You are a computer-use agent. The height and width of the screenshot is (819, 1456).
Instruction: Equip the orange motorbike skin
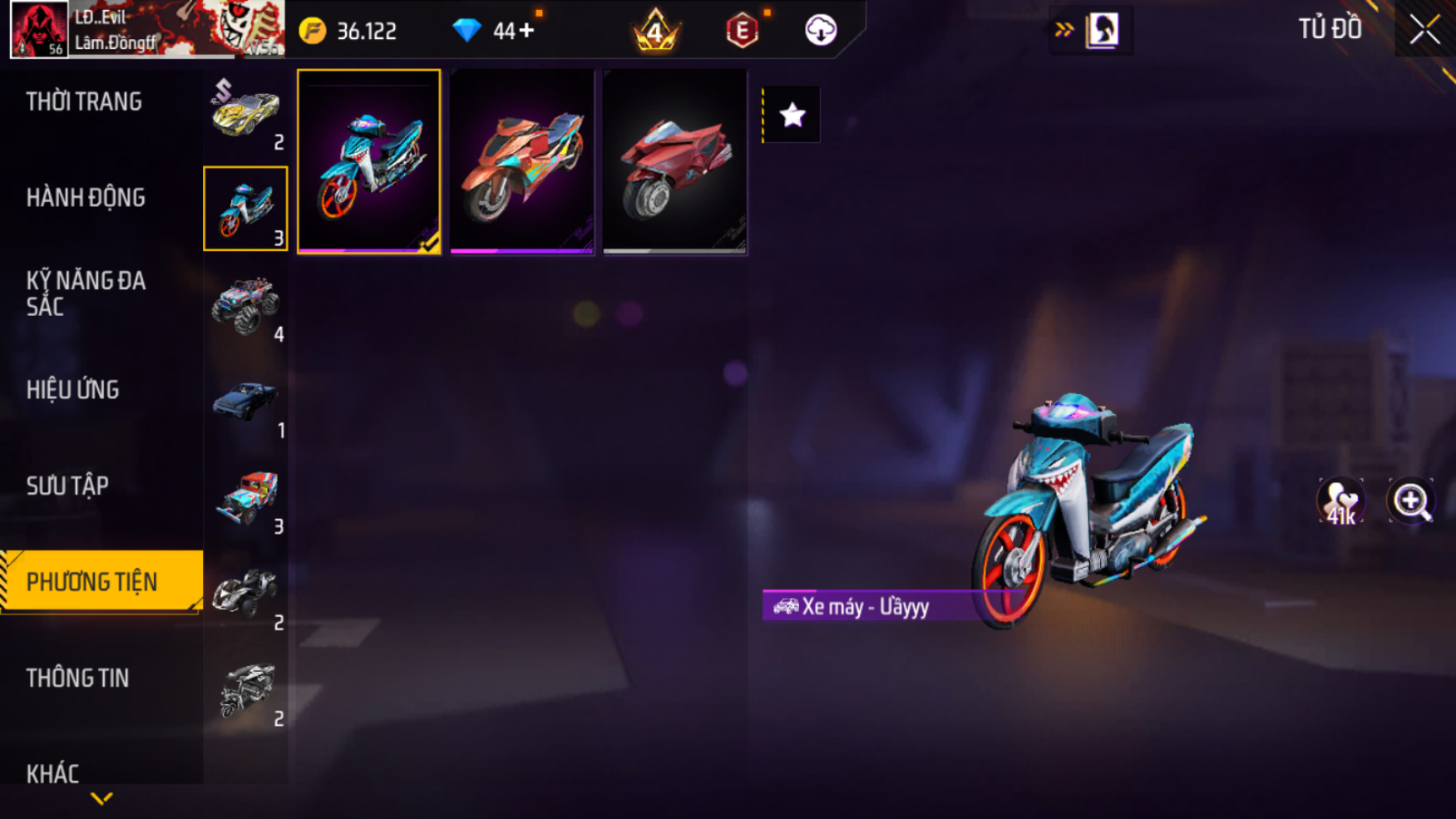[522, 162]
